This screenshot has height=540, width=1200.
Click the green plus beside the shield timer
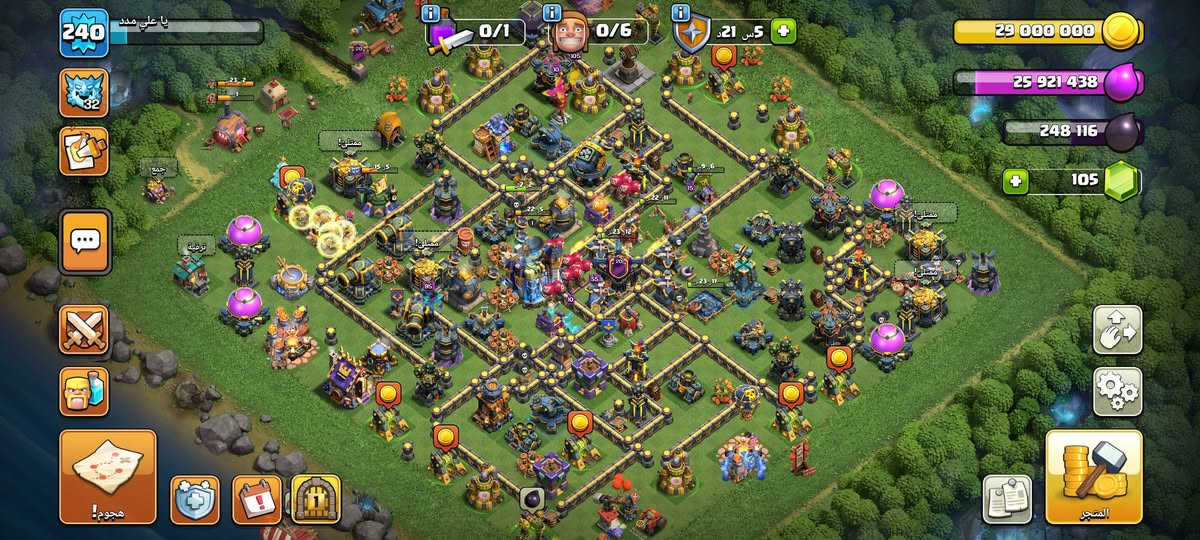point(783,32)
